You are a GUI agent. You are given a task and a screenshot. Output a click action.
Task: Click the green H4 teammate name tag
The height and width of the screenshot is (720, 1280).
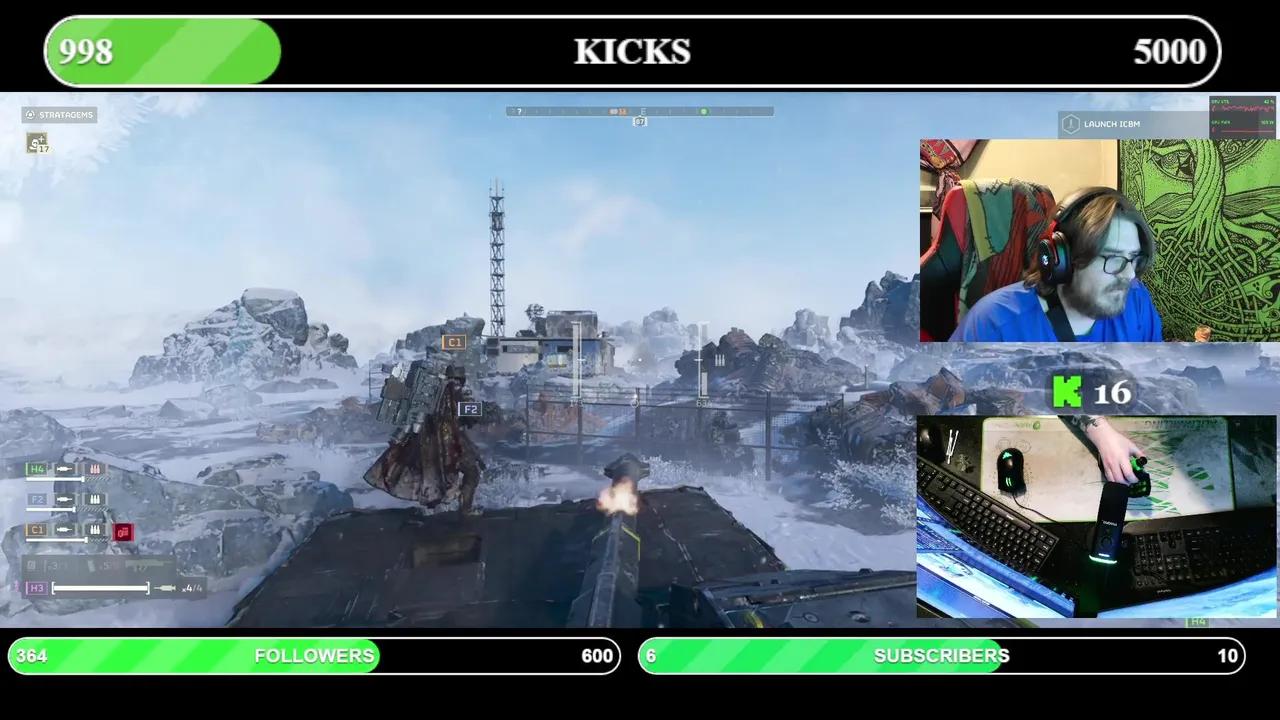tap(36, 468)
